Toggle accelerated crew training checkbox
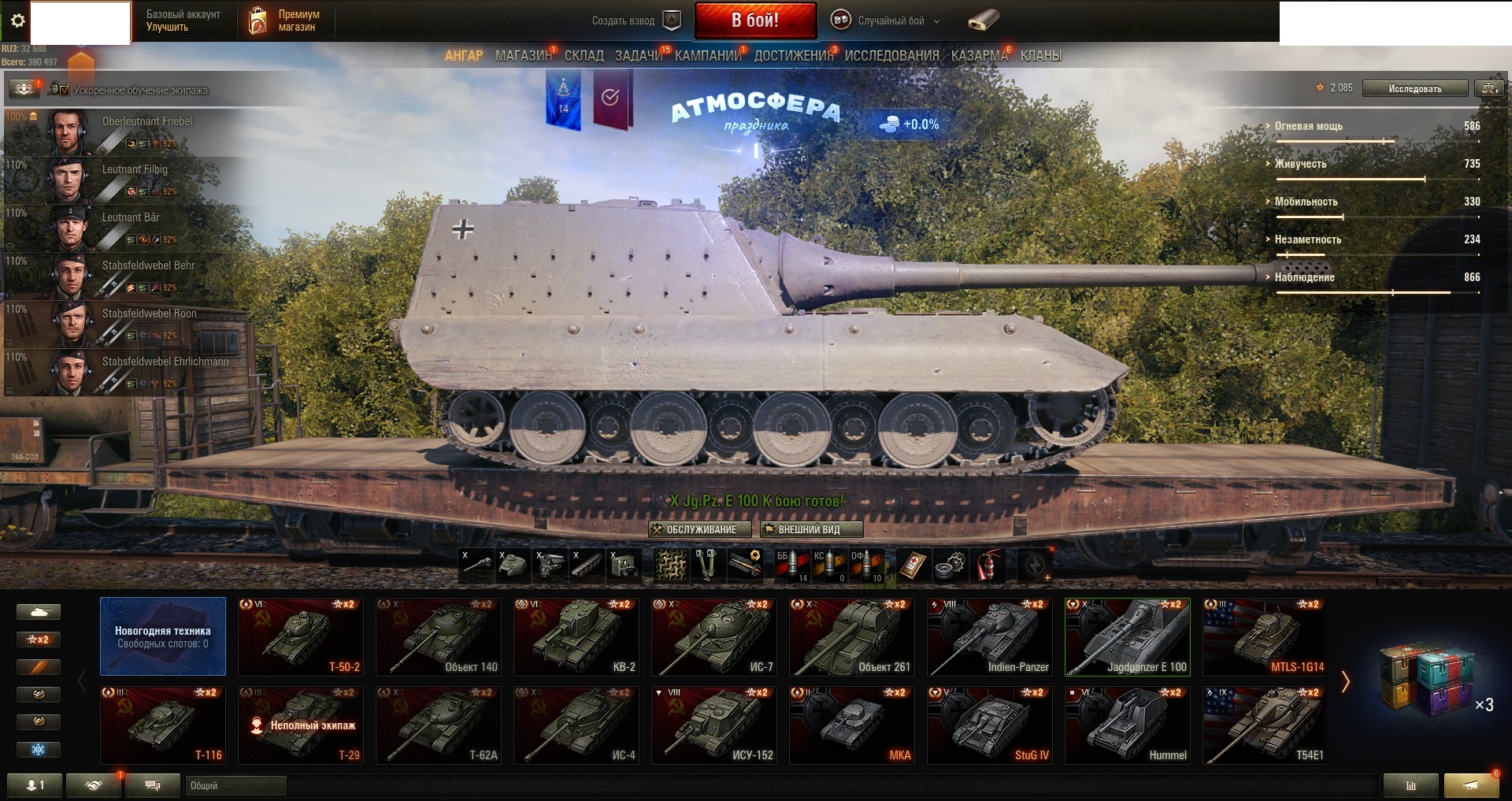Image resolution: width=1512 pixels, height=801 pixels. tap(65, 90)
